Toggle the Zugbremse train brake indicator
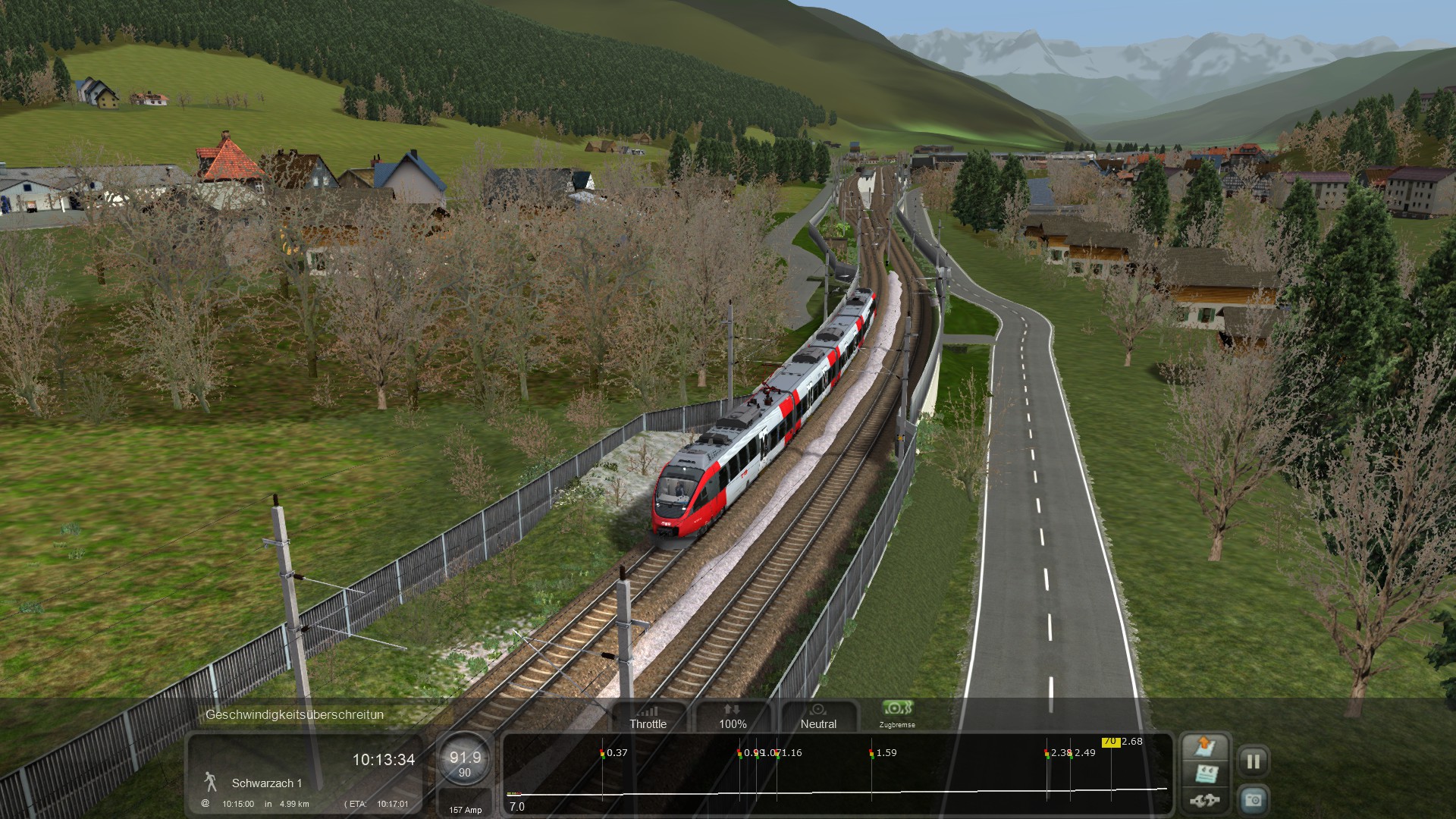The height and width of the screenshot is (819, 1456). (x=897, y=713)
